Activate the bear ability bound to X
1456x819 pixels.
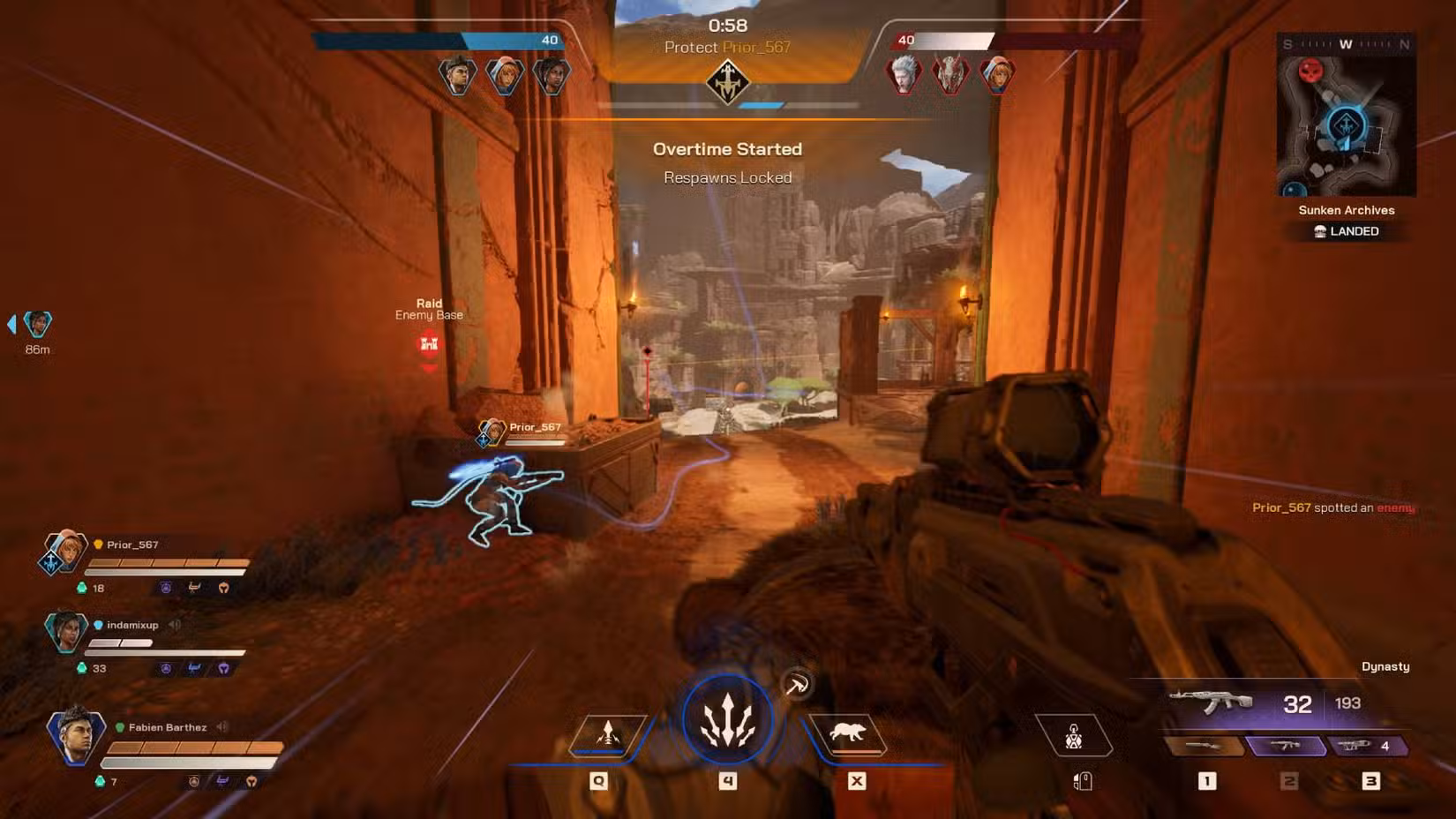849,731
